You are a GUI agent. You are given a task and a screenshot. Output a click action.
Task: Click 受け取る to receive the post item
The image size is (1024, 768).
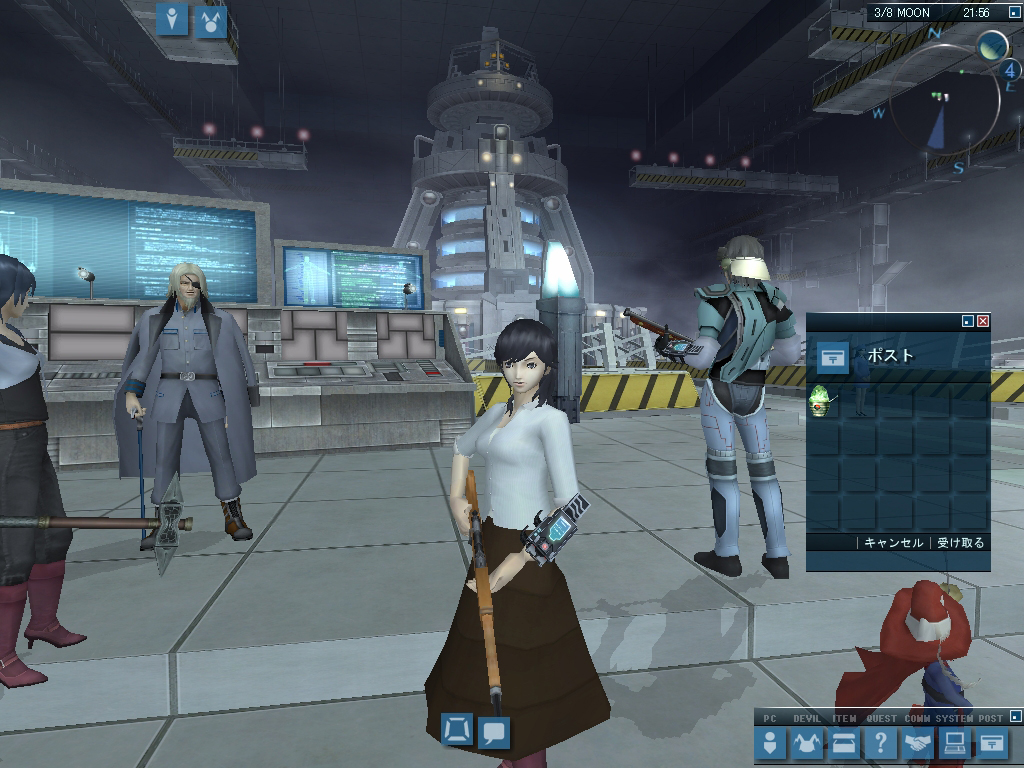pos(960,543)
